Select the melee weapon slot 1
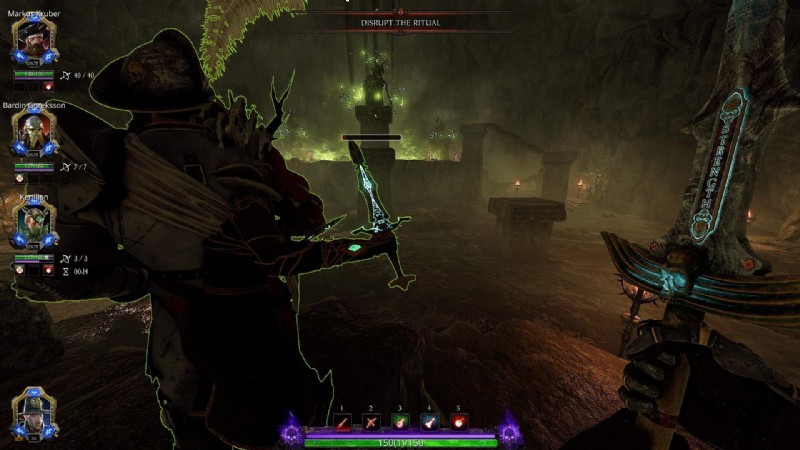The image size is (800, 450). (344, 424)
